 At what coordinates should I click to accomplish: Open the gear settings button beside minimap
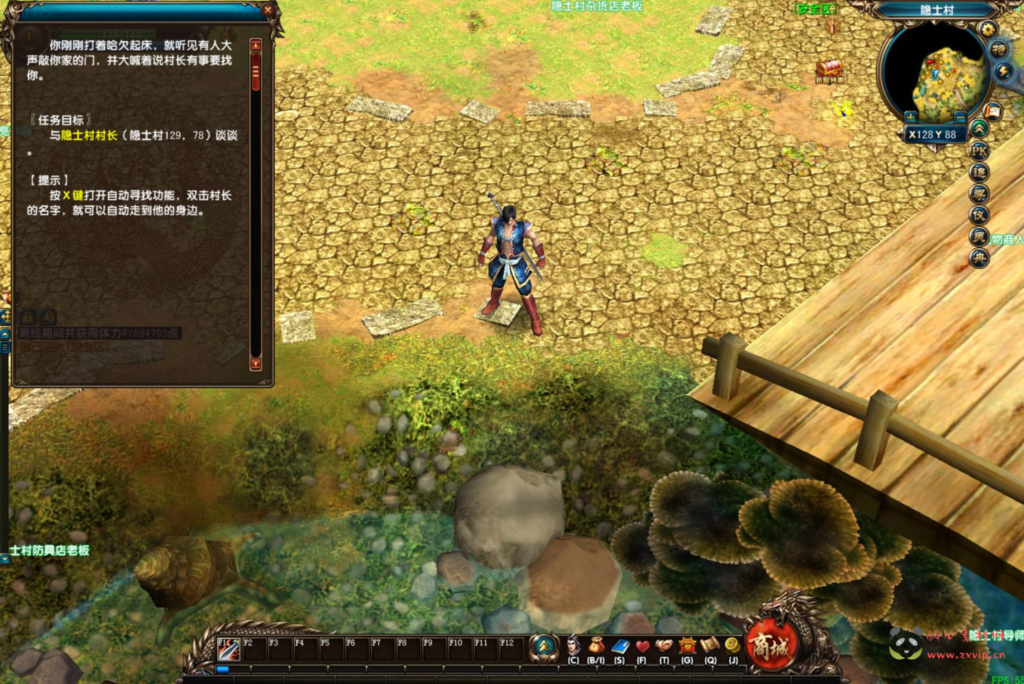(987, 30)
